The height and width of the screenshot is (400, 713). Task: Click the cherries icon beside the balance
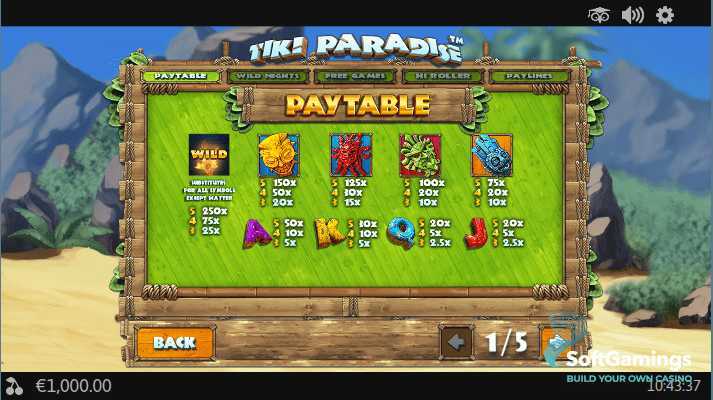(14, 386)
